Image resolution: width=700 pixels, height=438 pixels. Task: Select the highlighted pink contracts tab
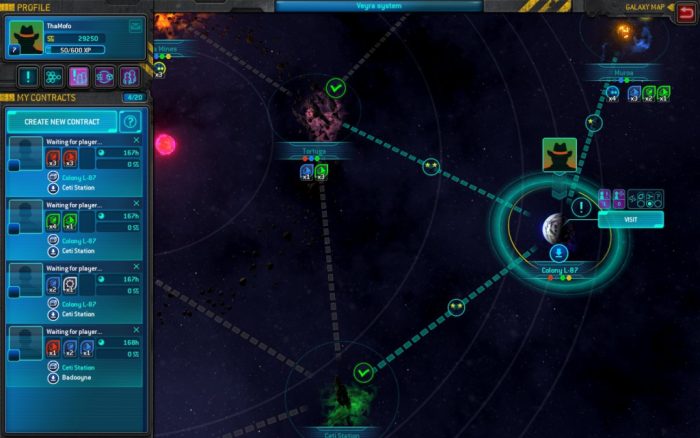(x=79, y=76)
